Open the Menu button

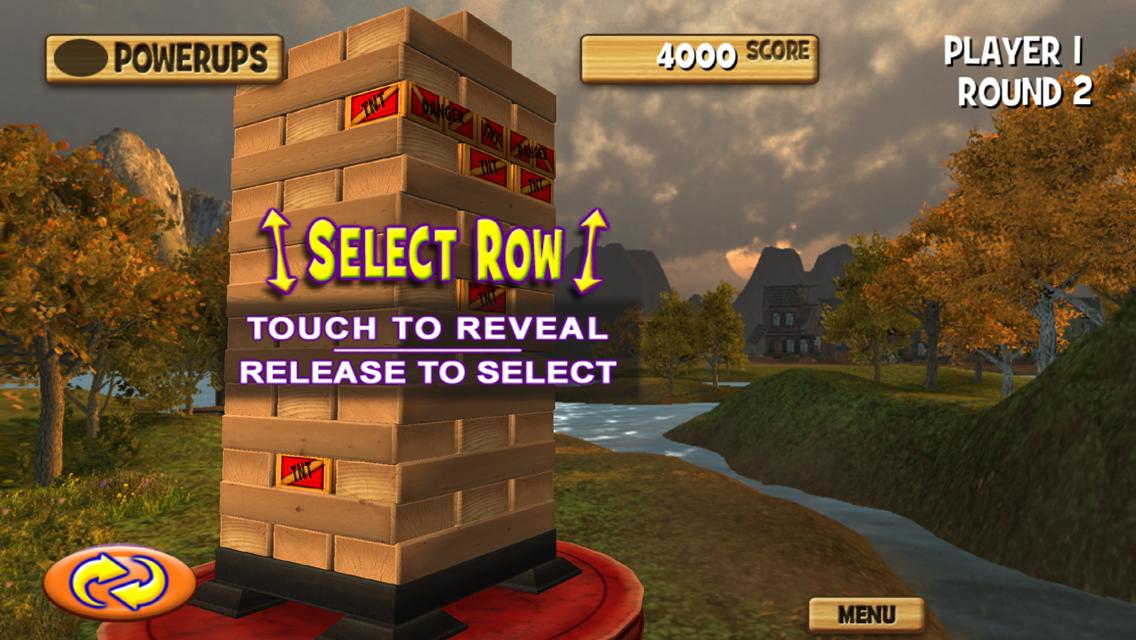point(866,613)
